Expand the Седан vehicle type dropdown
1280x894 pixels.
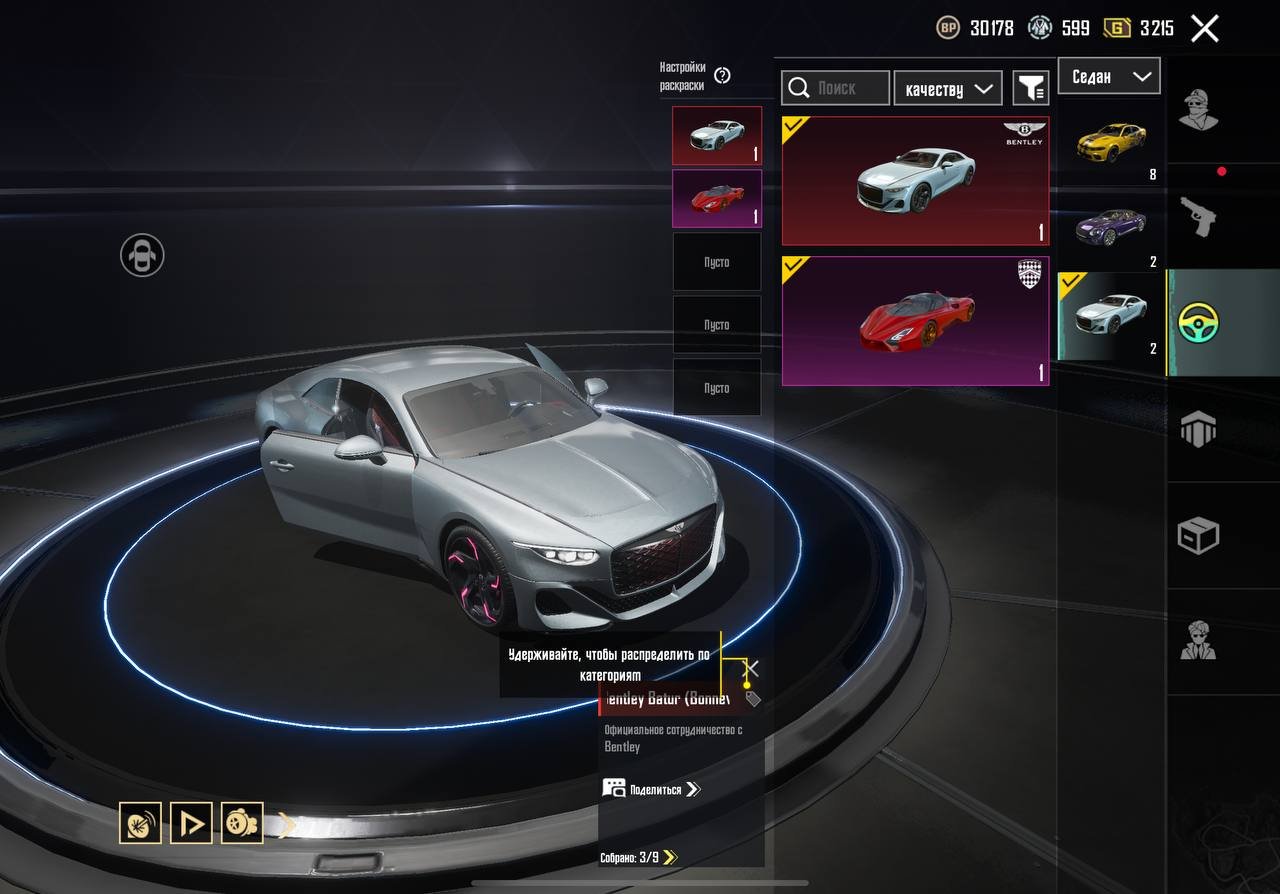pos(1109,77)
